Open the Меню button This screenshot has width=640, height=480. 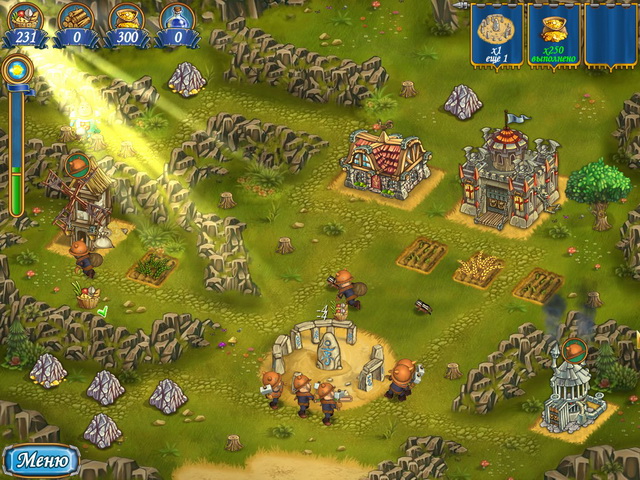click(x=41, y=461)
